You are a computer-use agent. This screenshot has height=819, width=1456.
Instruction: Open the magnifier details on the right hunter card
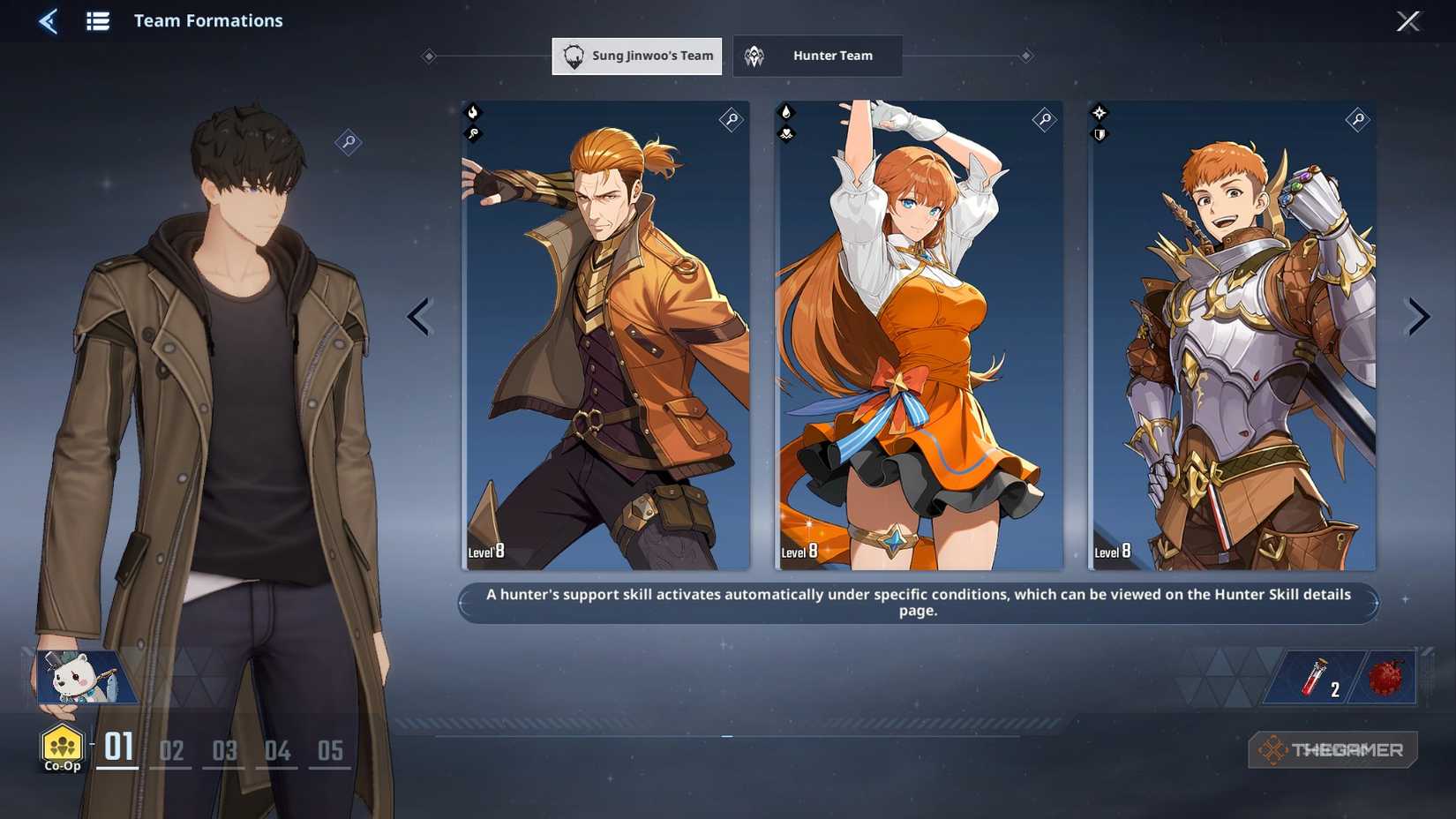pyautogui.click(x=1358, y=120)
